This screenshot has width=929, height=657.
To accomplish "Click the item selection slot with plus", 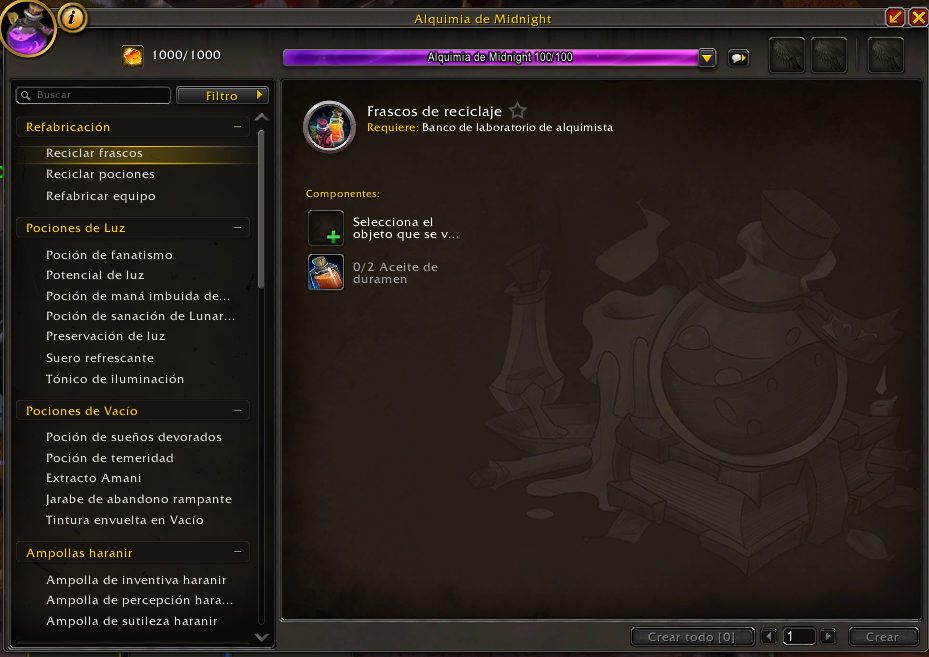I will [x=326, y=228].
